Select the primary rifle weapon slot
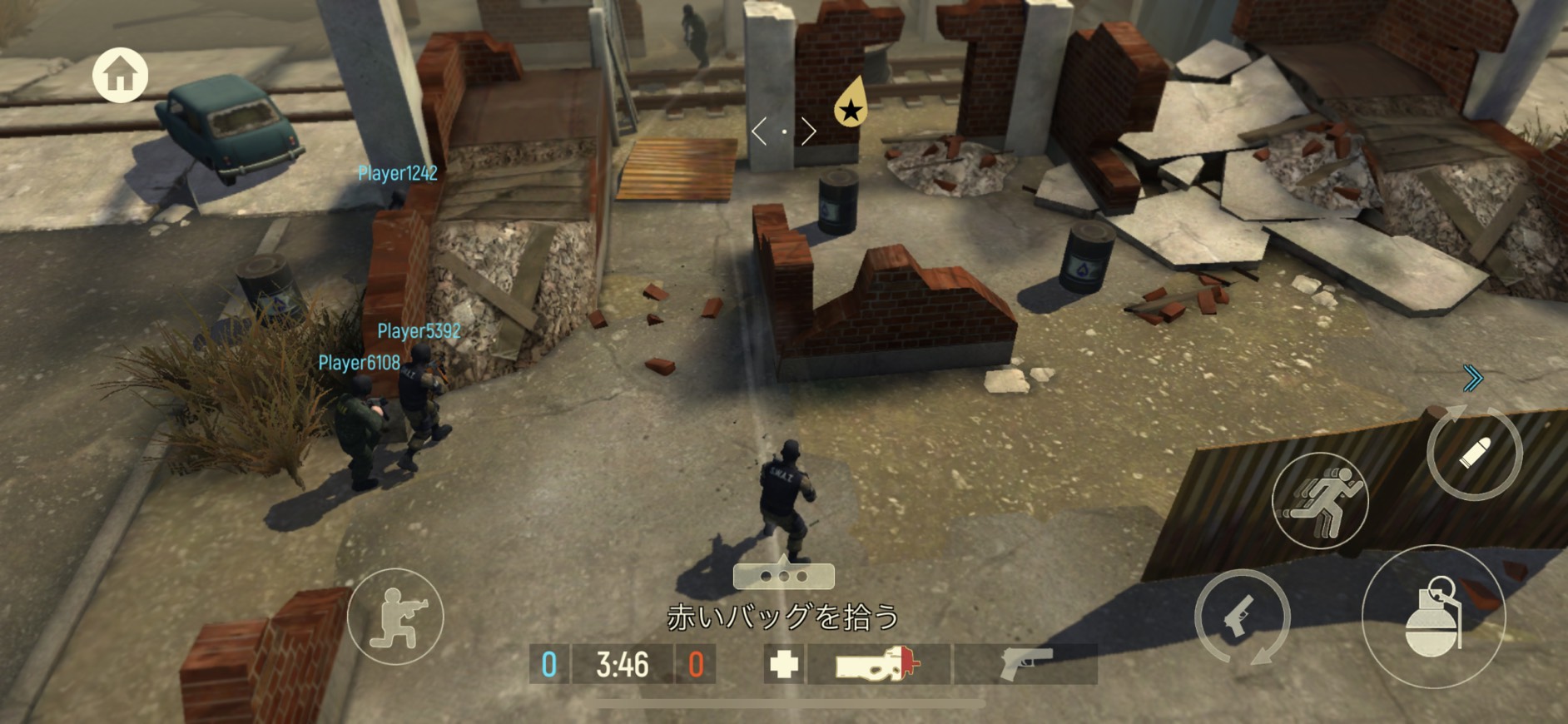 point(878,664)
